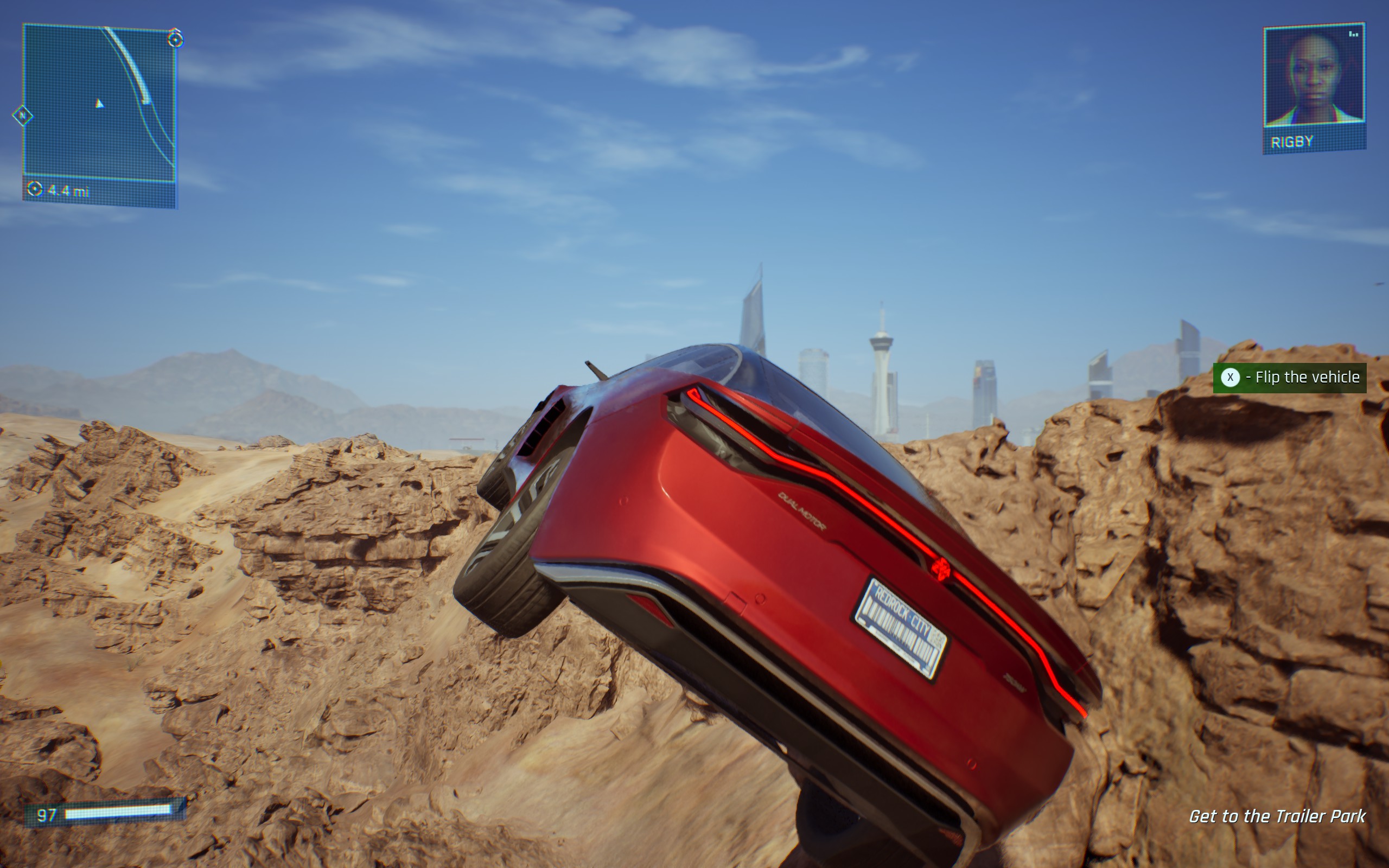Select the N compass indicator on the minimap
The width and height of the screenshot is (1389, 868).
[x=23, y=115]
